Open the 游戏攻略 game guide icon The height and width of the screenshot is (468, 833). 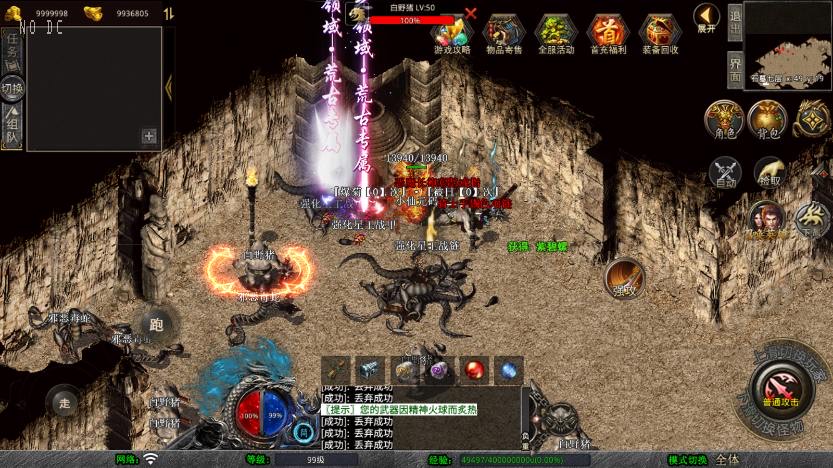point(452,32)
